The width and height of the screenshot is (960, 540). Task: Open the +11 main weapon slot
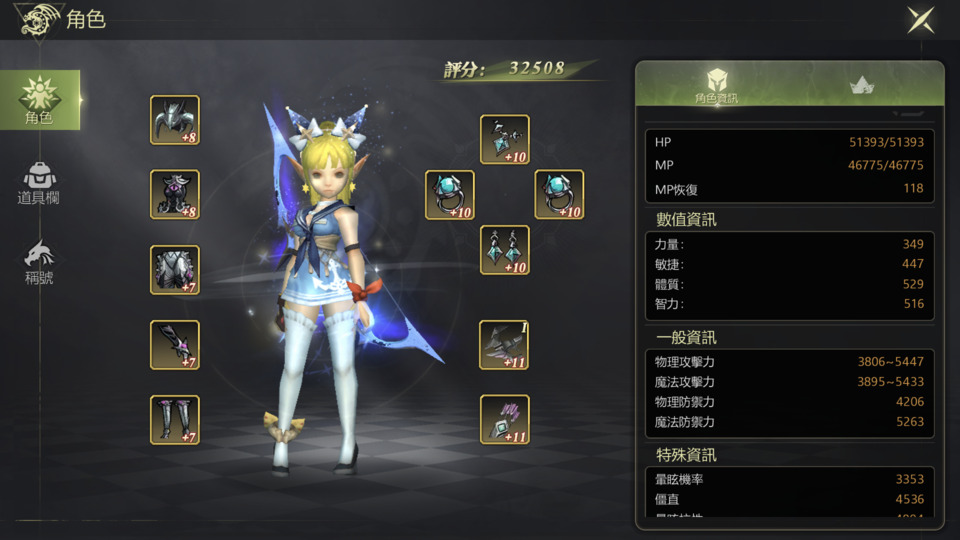(x=505, y=345)
